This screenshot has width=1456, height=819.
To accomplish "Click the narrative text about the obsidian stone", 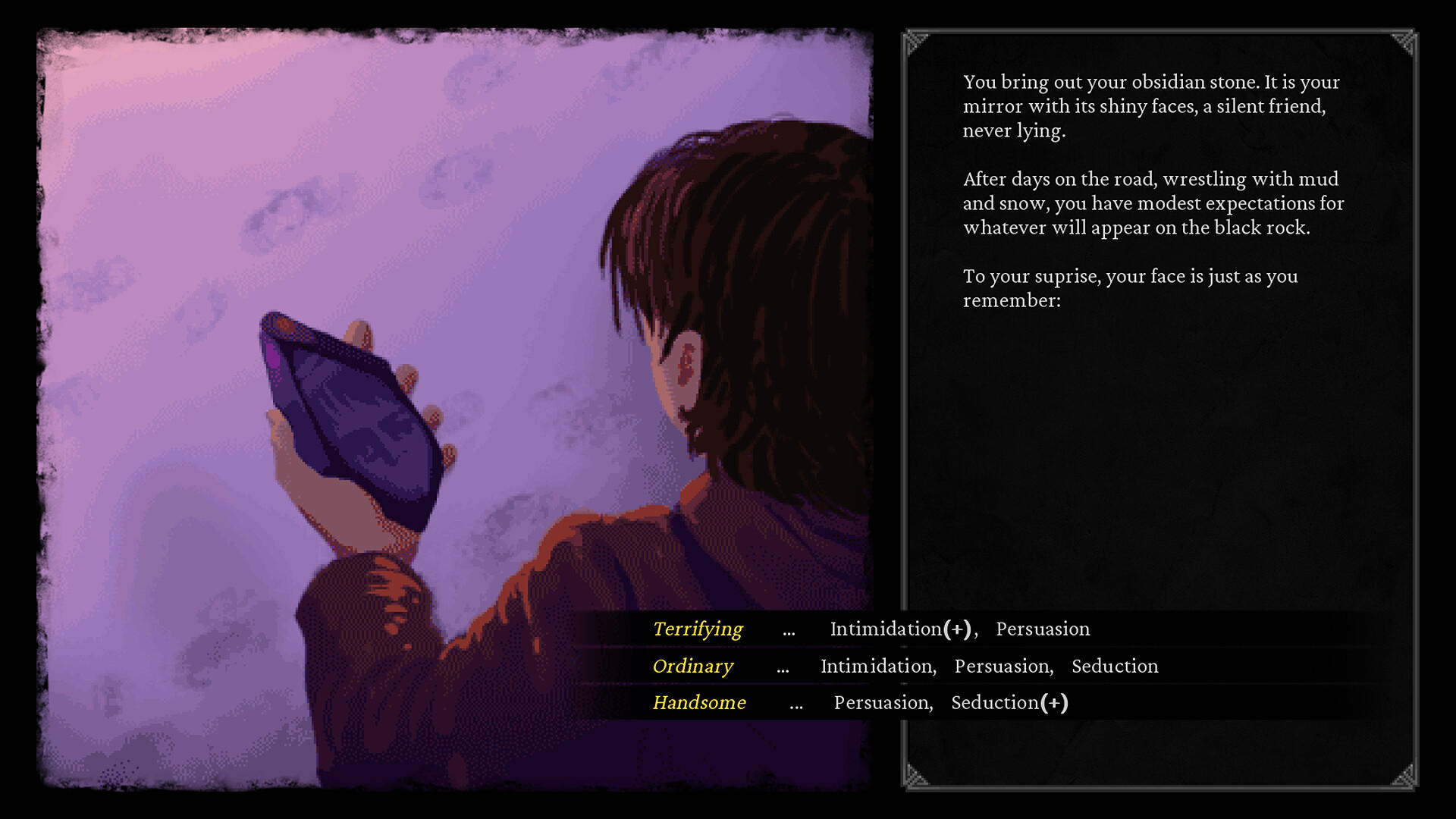I will point(1152,106).
